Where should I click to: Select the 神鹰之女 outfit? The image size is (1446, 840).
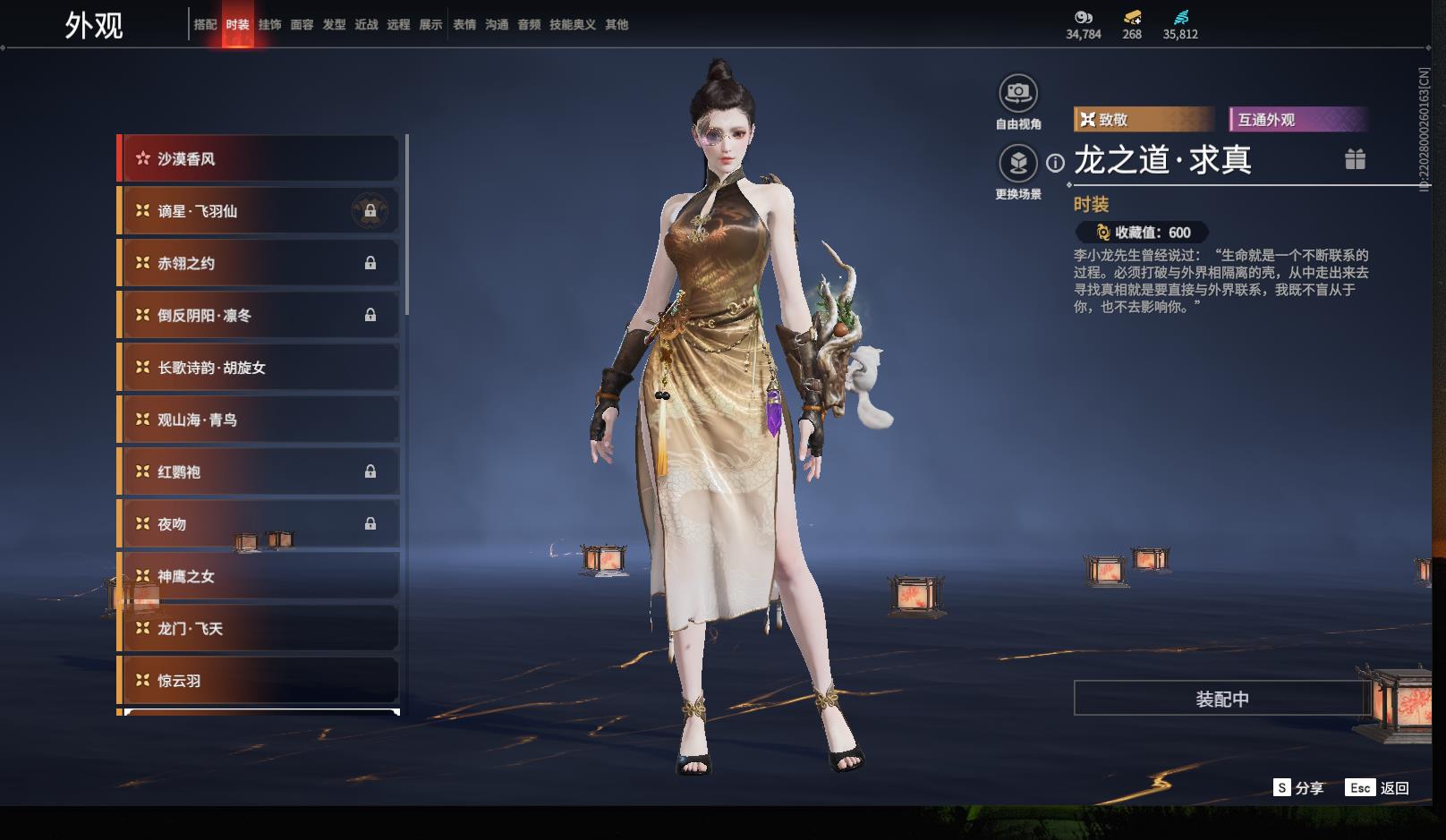259,576
